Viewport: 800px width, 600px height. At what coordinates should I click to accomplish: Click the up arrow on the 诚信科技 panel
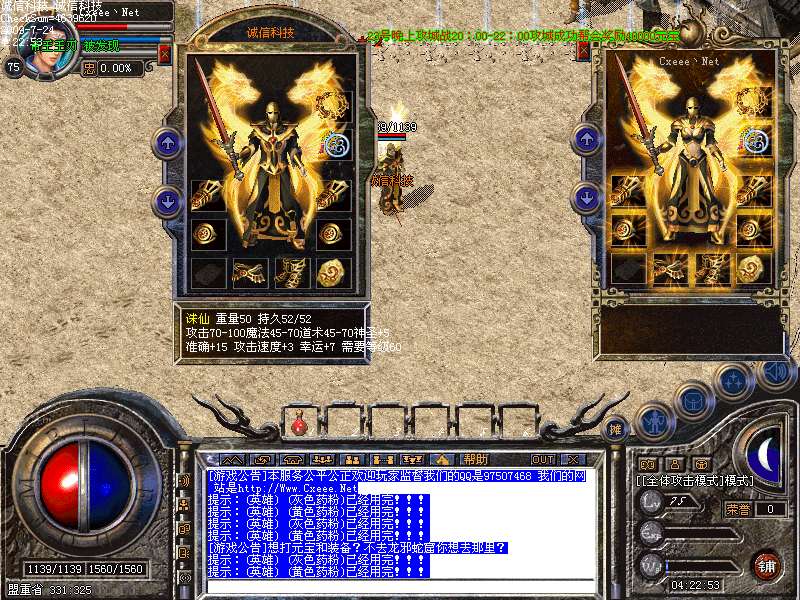click(x=167, y=143)
